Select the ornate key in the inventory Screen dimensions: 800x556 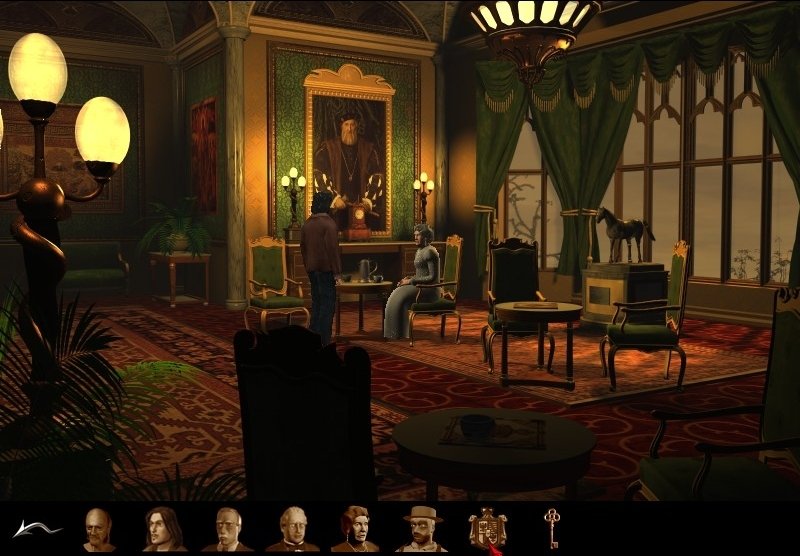coord(552,526)
